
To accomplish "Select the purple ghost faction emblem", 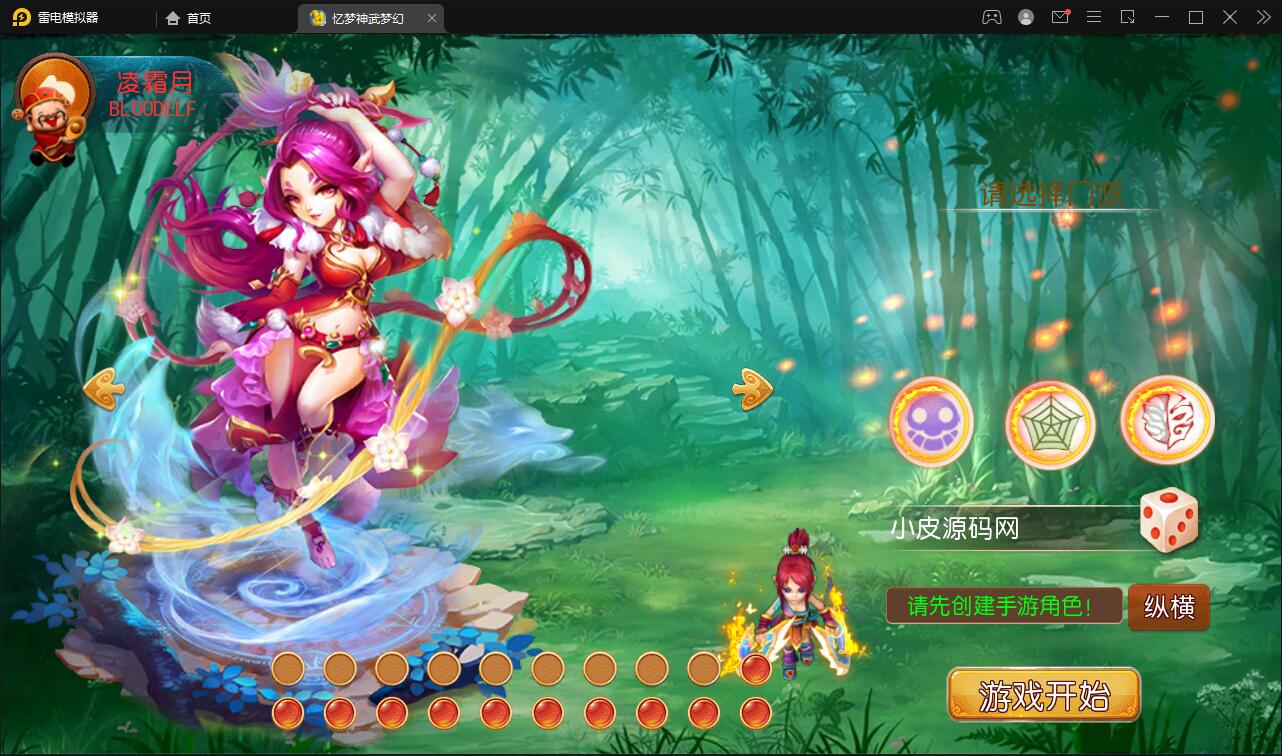I will click(x=932, y=423).
